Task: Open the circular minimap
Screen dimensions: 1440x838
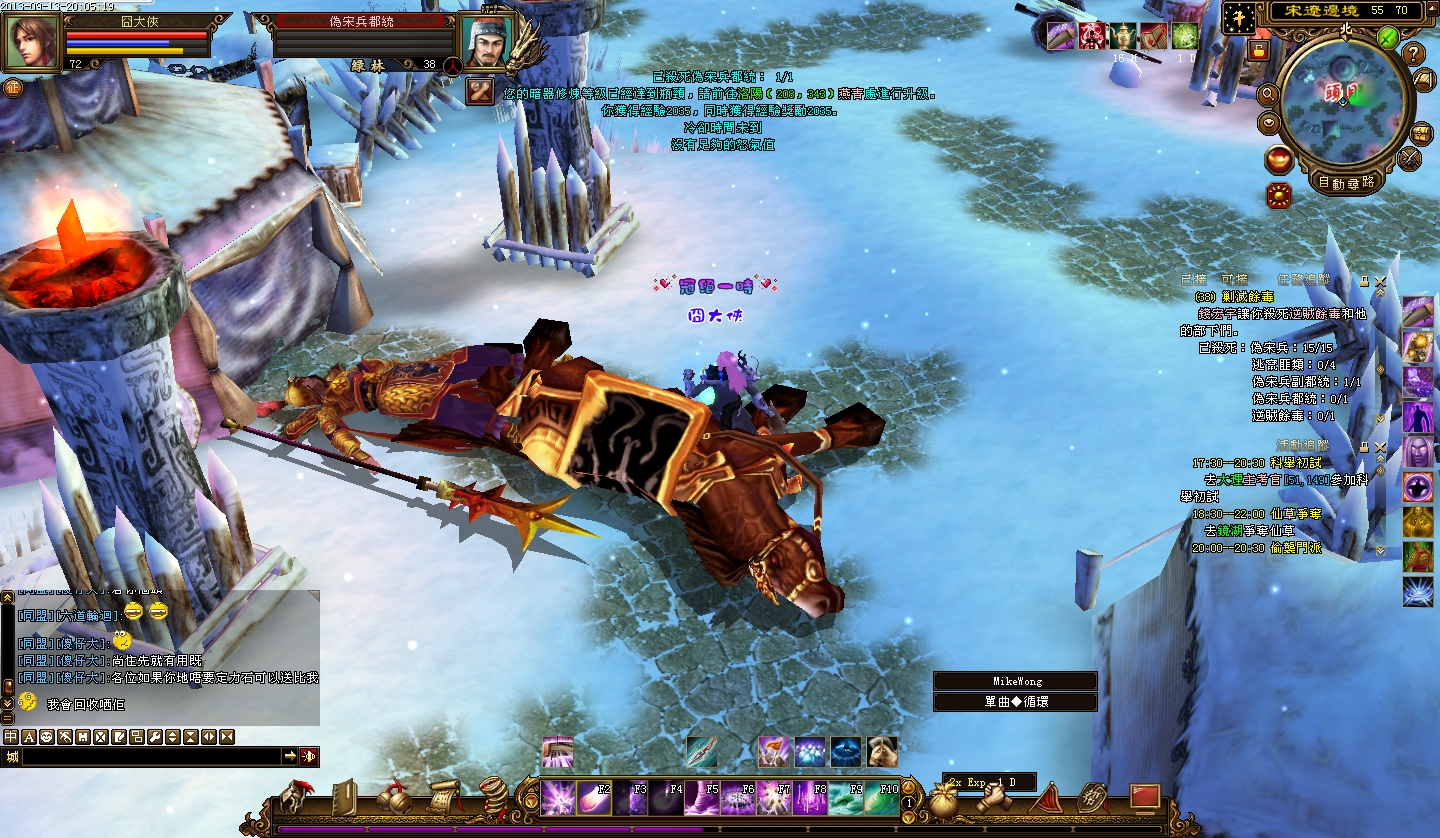Action: [x=1344, y=98]
